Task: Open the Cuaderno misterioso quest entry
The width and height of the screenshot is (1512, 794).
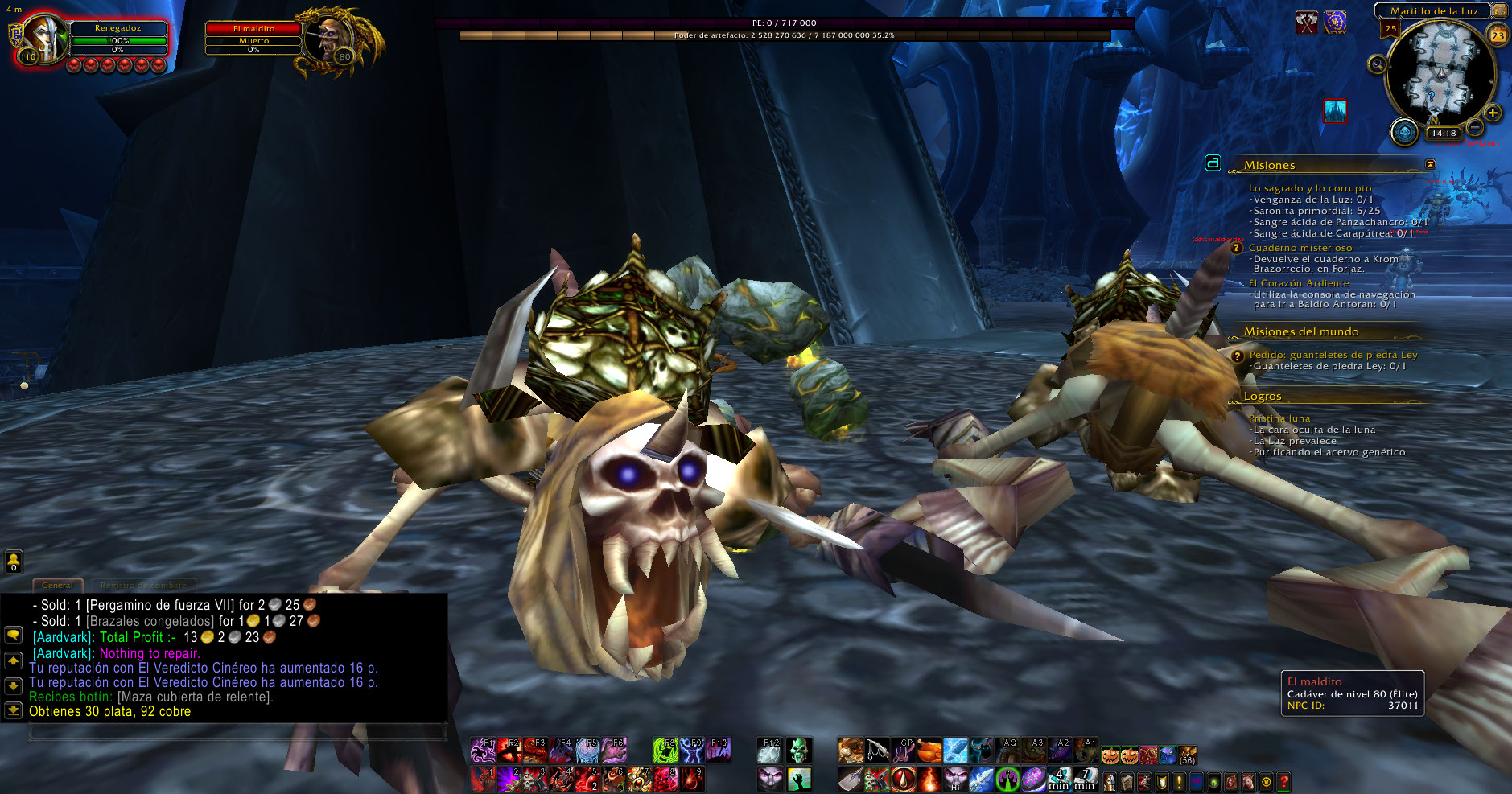Action: 1300,248
